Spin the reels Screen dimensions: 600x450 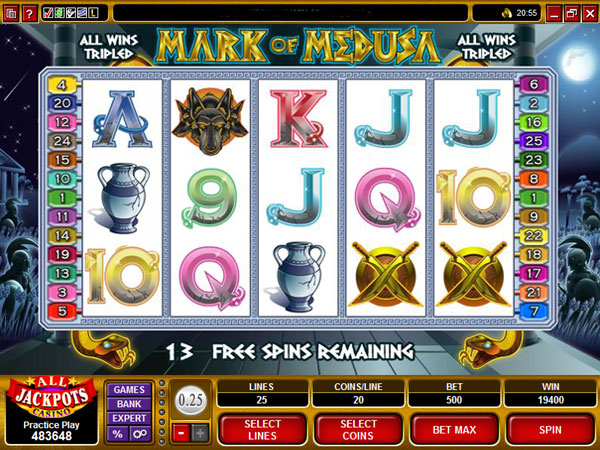pos(549,429)
